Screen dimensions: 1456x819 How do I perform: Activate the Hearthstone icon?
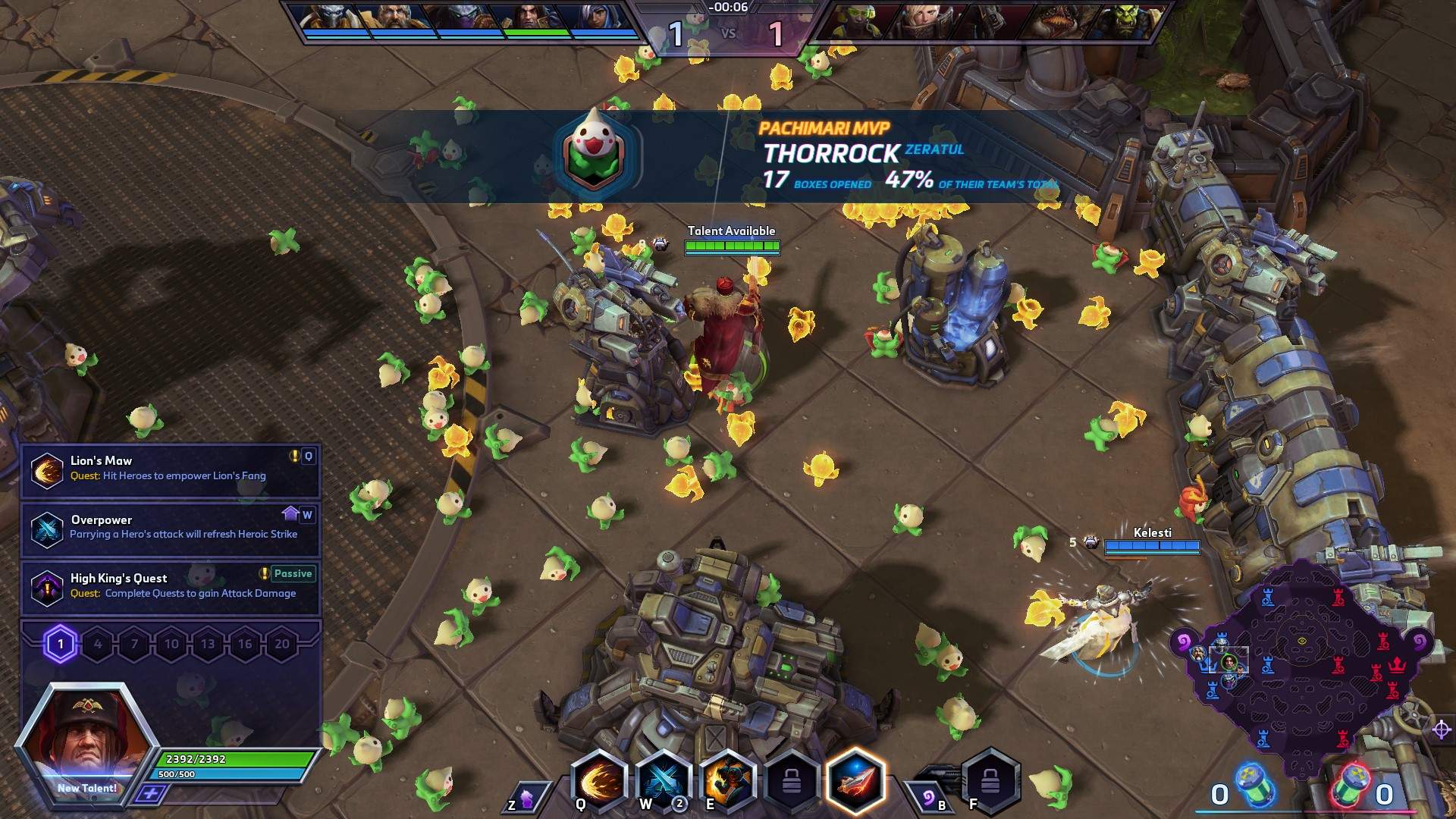point(929,796)
